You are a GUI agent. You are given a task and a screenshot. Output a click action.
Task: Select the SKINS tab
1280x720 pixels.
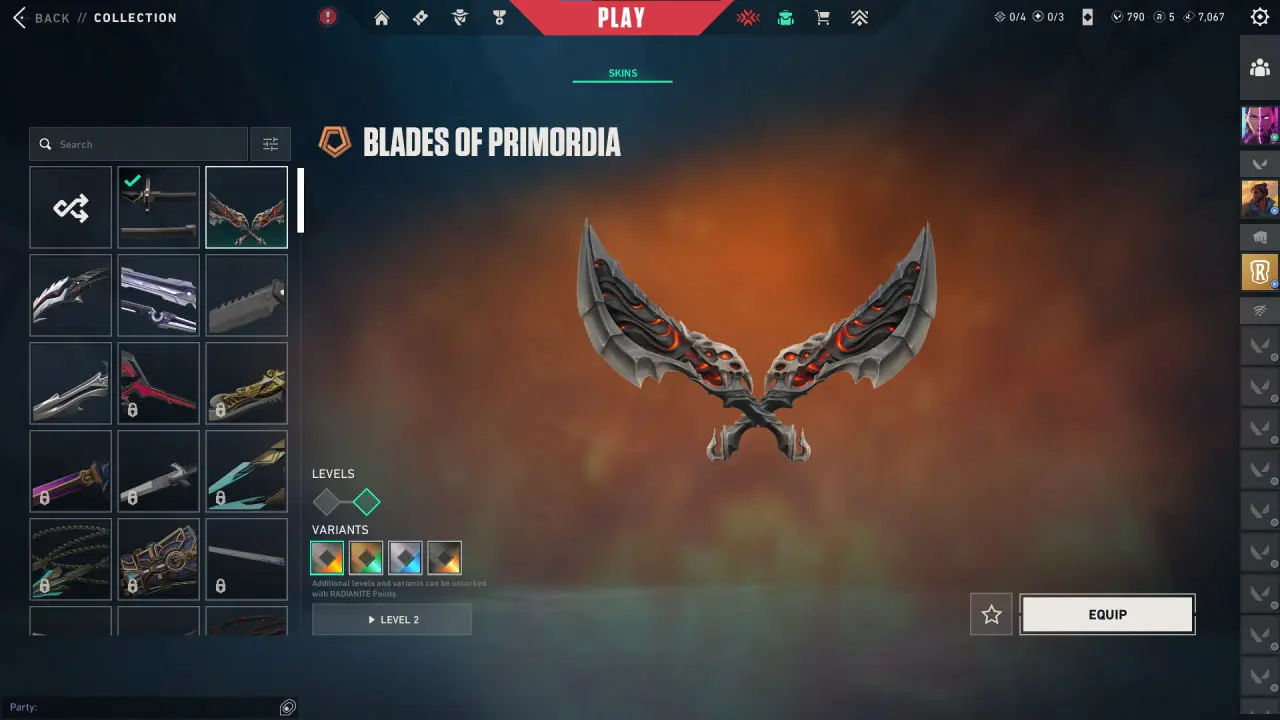click(622, 73)
